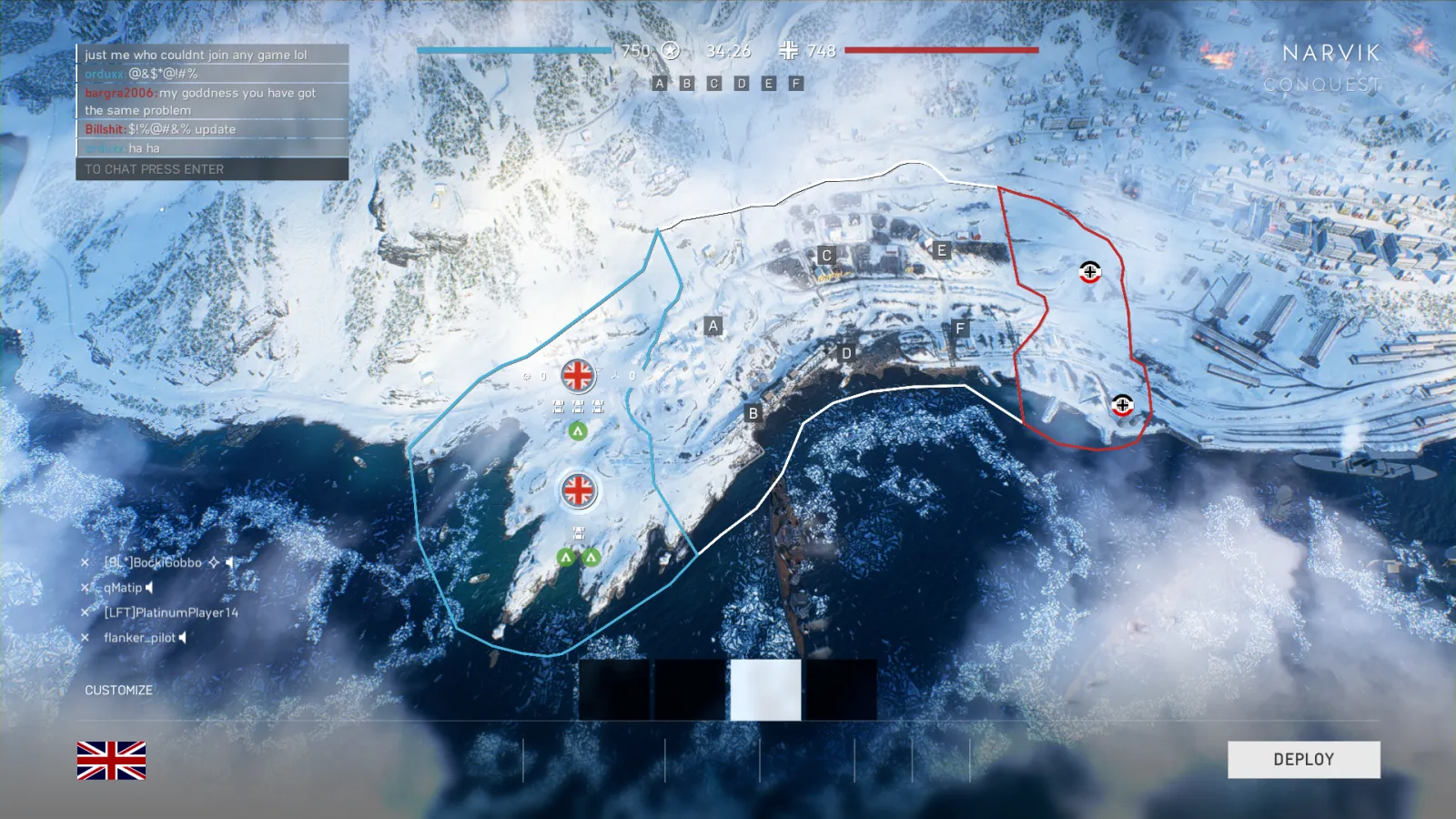1456x819 pixels.
Task: Click capture point E on the map
Action: [941, 250]
